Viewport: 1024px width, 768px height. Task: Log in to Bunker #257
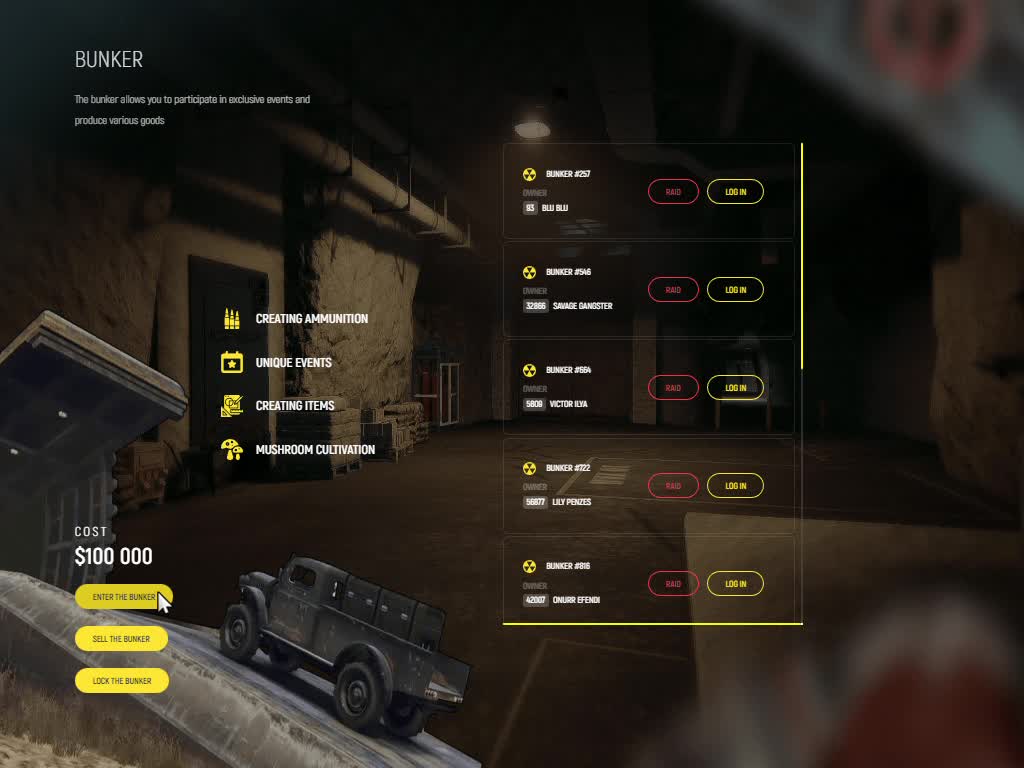pyautogui.click(x=735, y=192)
